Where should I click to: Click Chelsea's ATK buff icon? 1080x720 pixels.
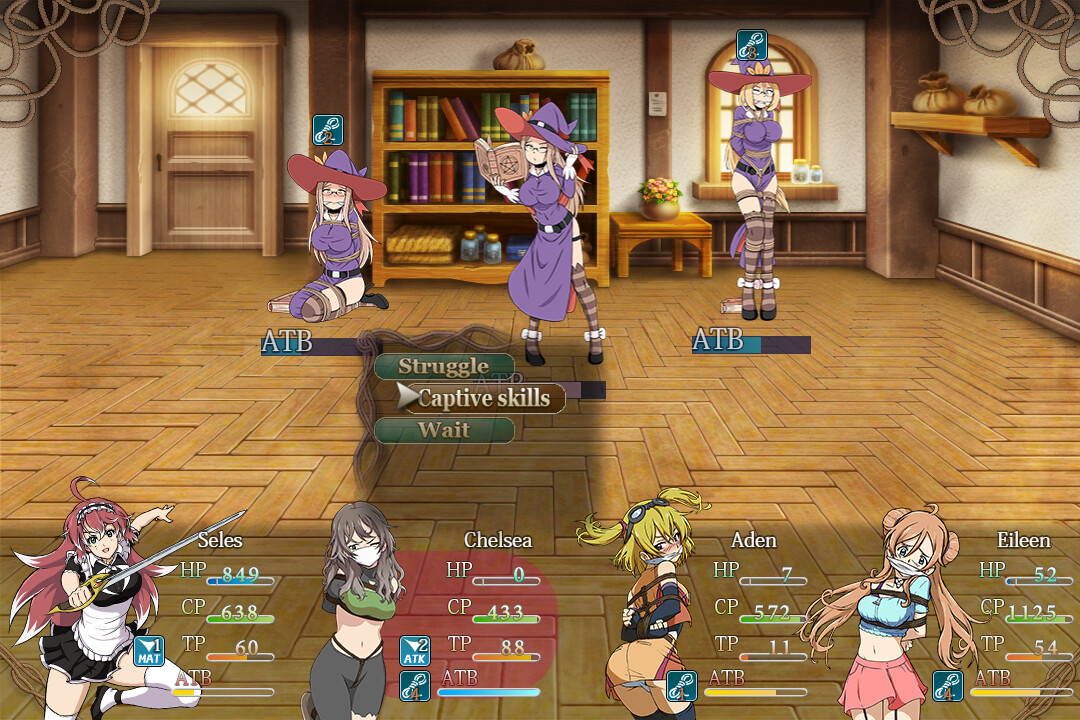tap(415, 651)
